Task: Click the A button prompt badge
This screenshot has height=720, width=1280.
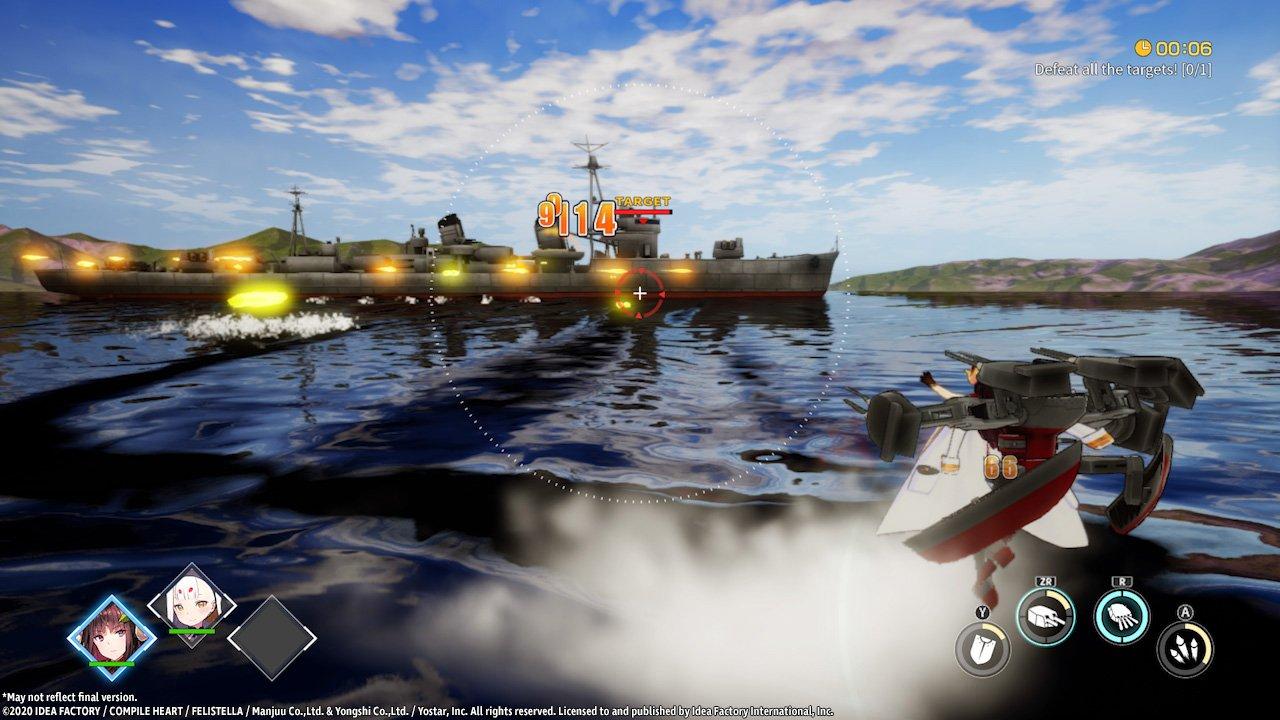Action: [x=1186, y=613]
